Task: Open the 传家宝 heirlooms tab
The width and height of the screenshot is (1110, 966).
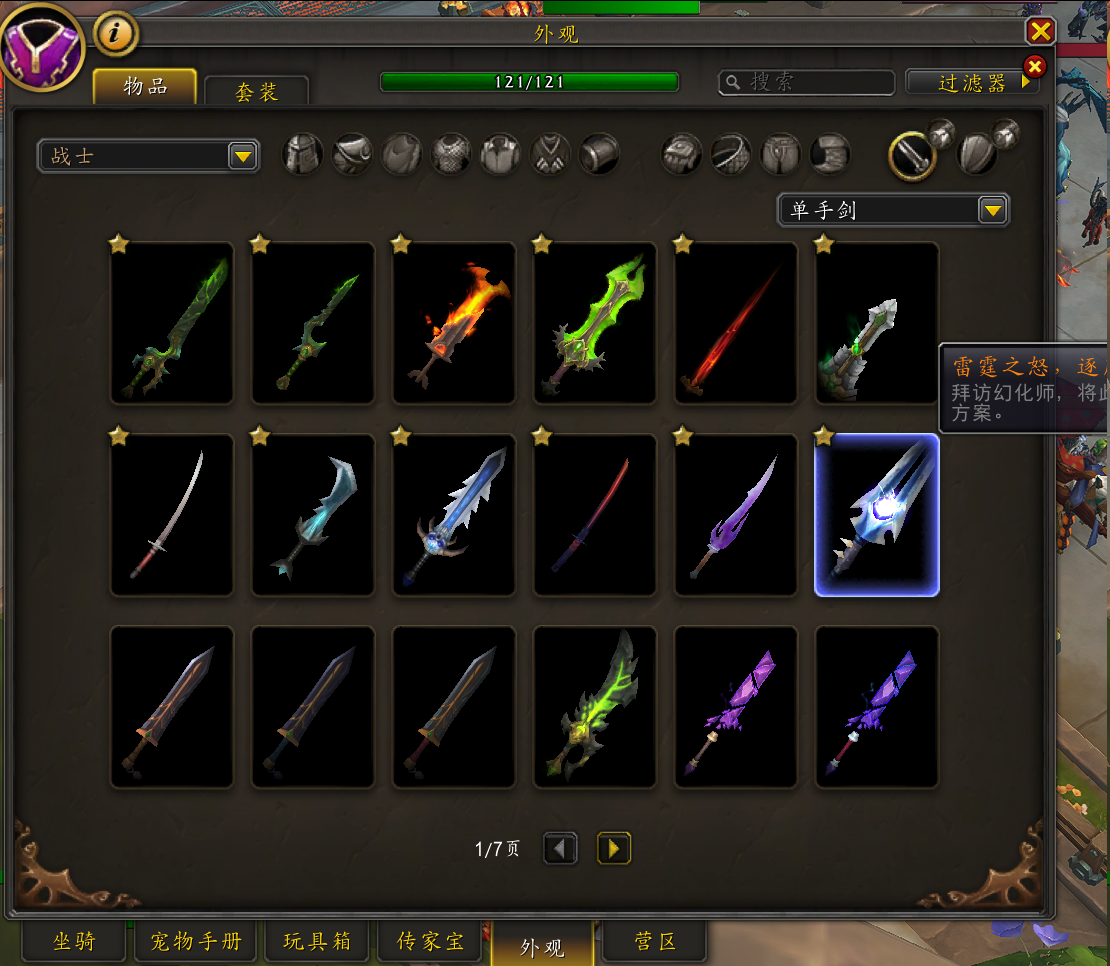Action: coord(430,941)
